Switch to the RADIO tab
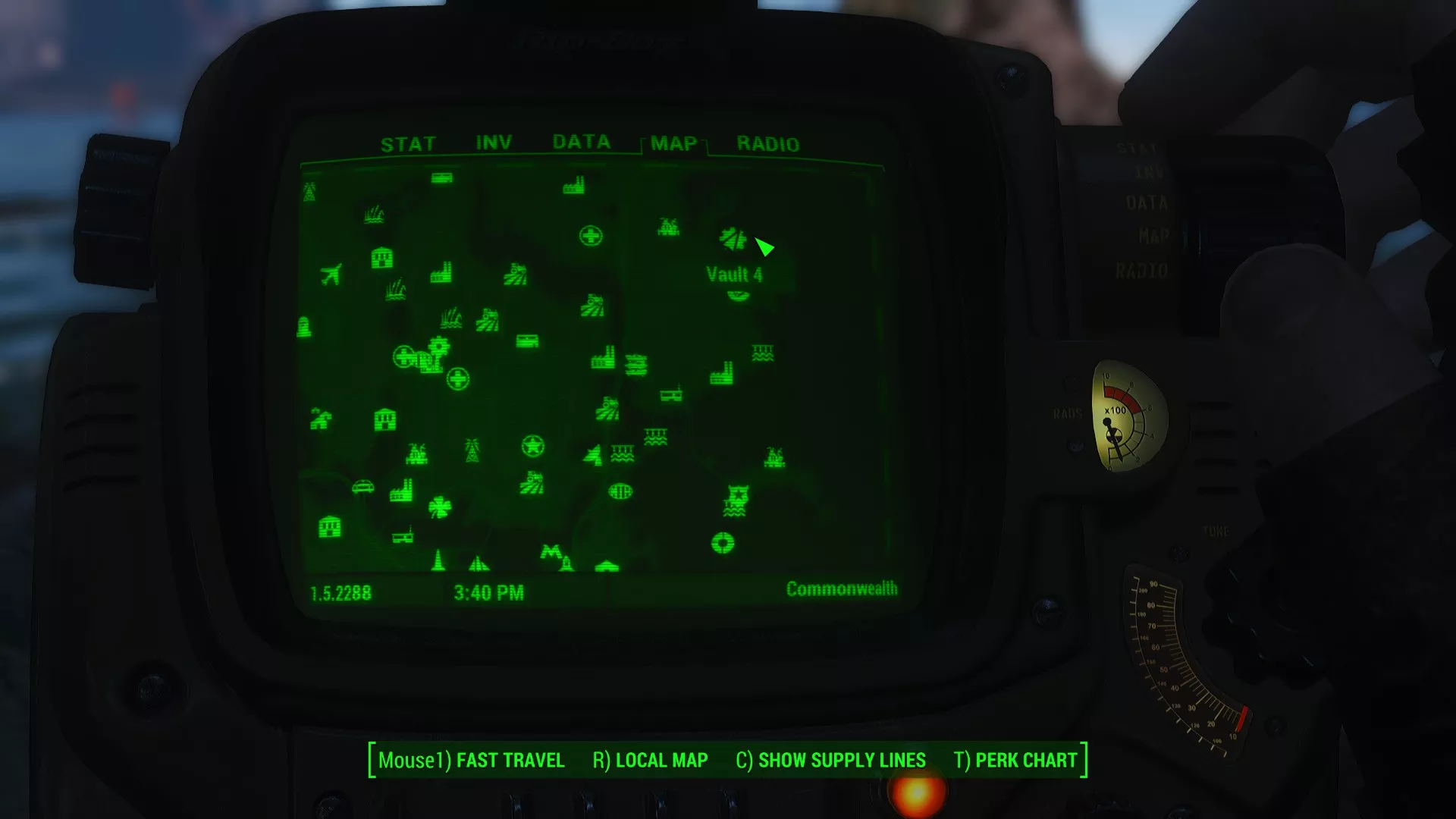 click(x=767, y=144)
